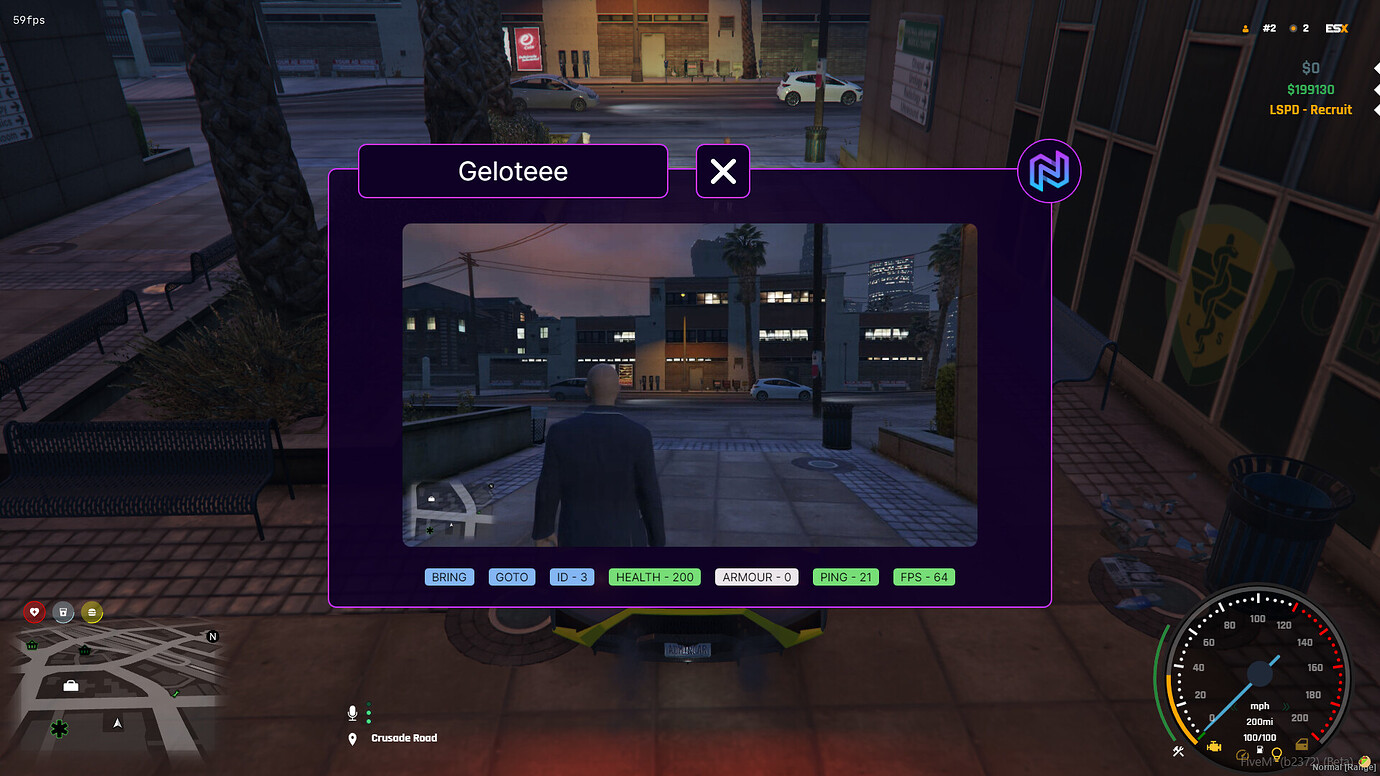1380x776 pixels.
Task: Select the HEALTH - 200 status chip
Action: pos(654,576)
